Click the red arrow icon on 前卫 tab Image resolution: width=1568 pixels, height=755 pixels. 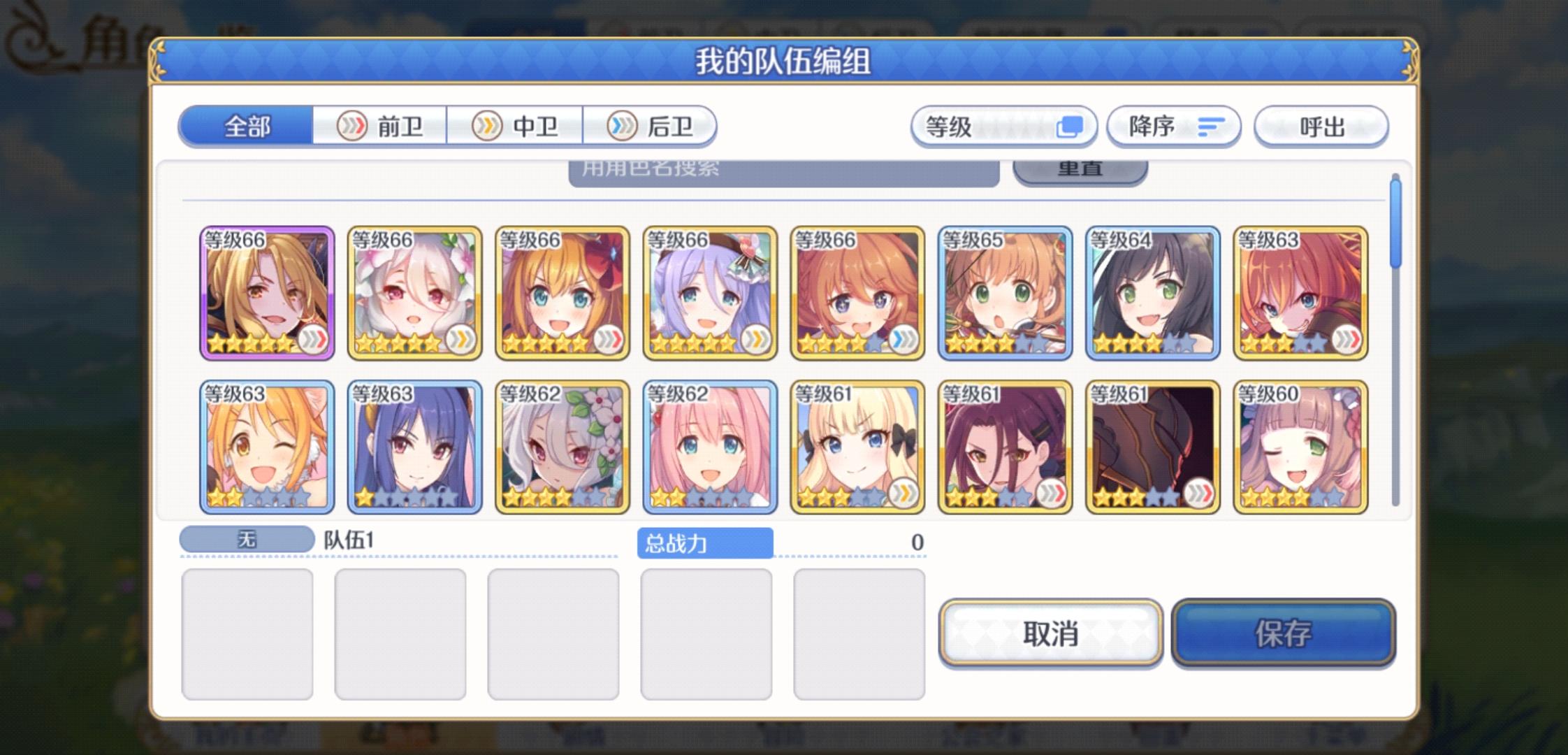click(354, 127)
